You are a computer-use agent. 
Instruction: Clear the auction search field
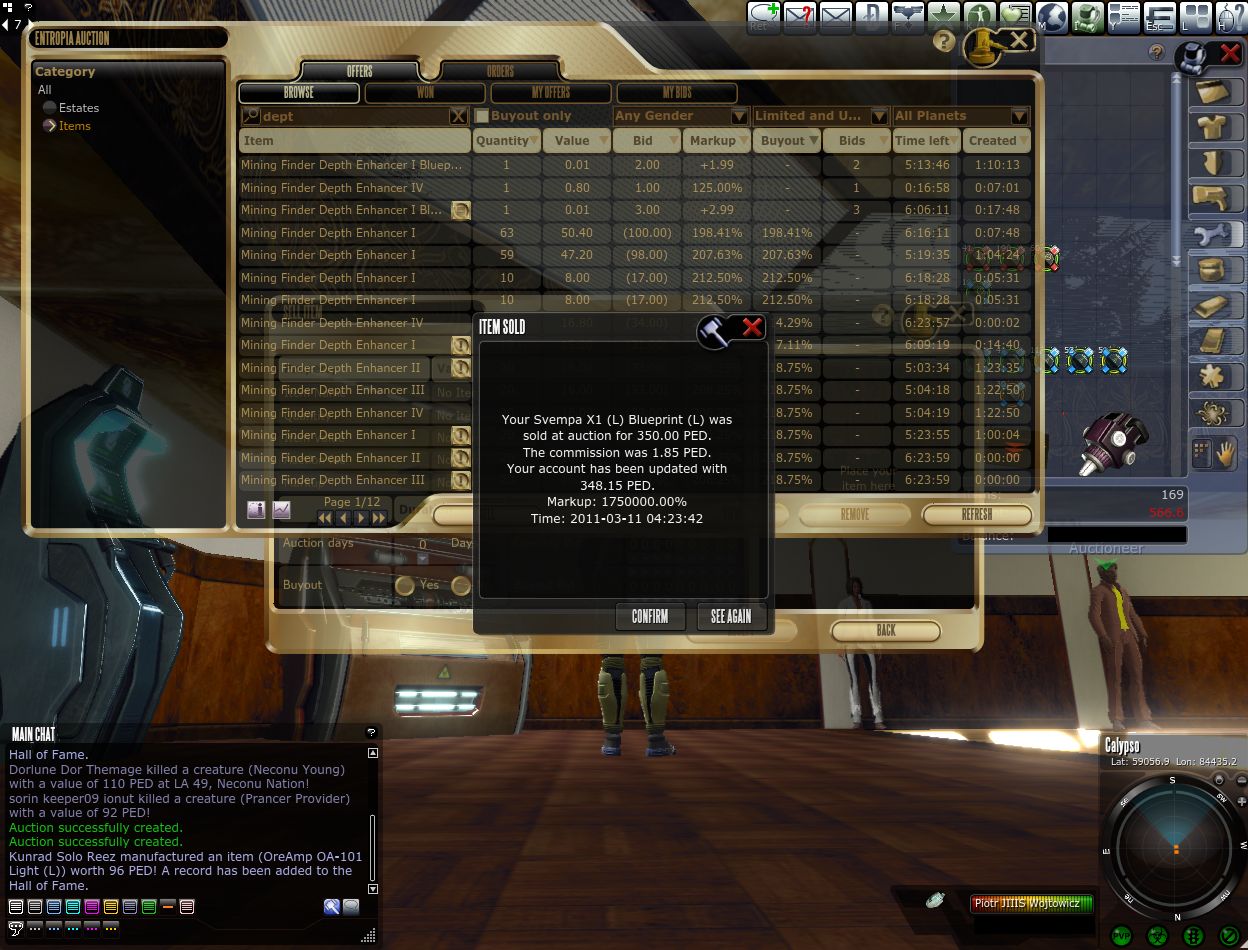coord(458,116)
